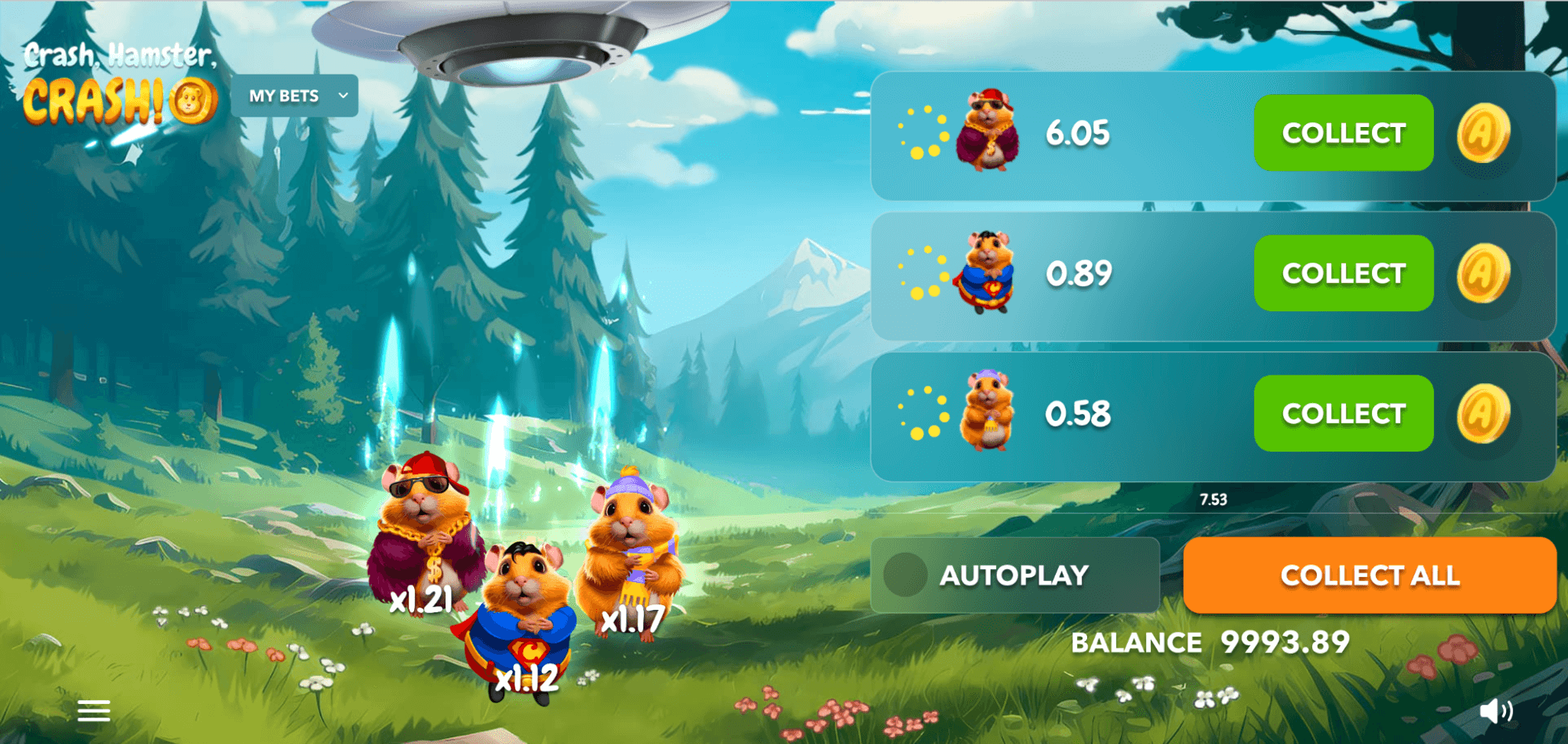Screen dimensions: 1568x744
Task: Click the gold coin beside the 0.89 bet
Action: click(x=1483, y=274)
